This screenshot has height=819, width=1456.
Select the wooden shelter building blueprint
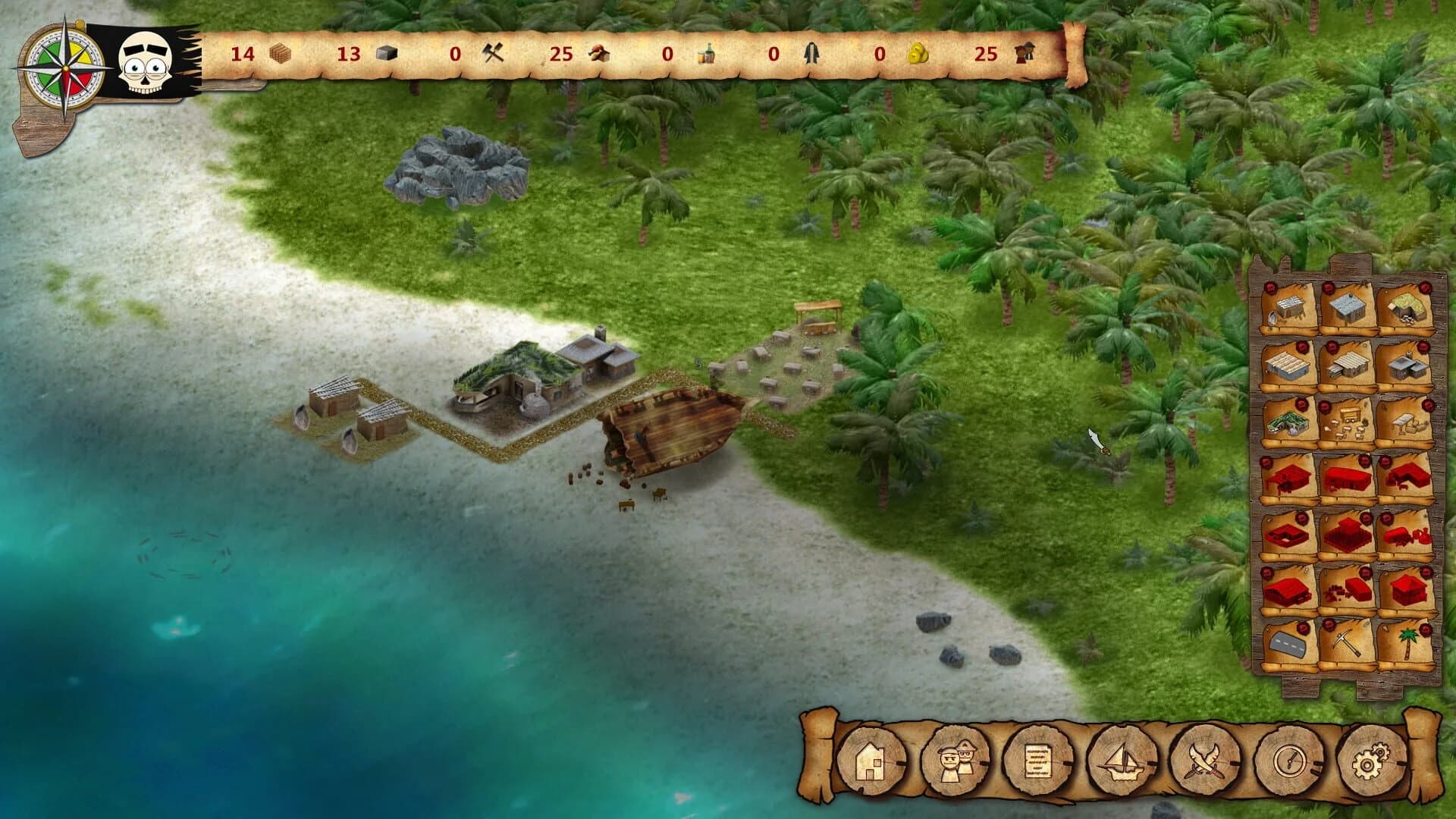(1288, 306)
